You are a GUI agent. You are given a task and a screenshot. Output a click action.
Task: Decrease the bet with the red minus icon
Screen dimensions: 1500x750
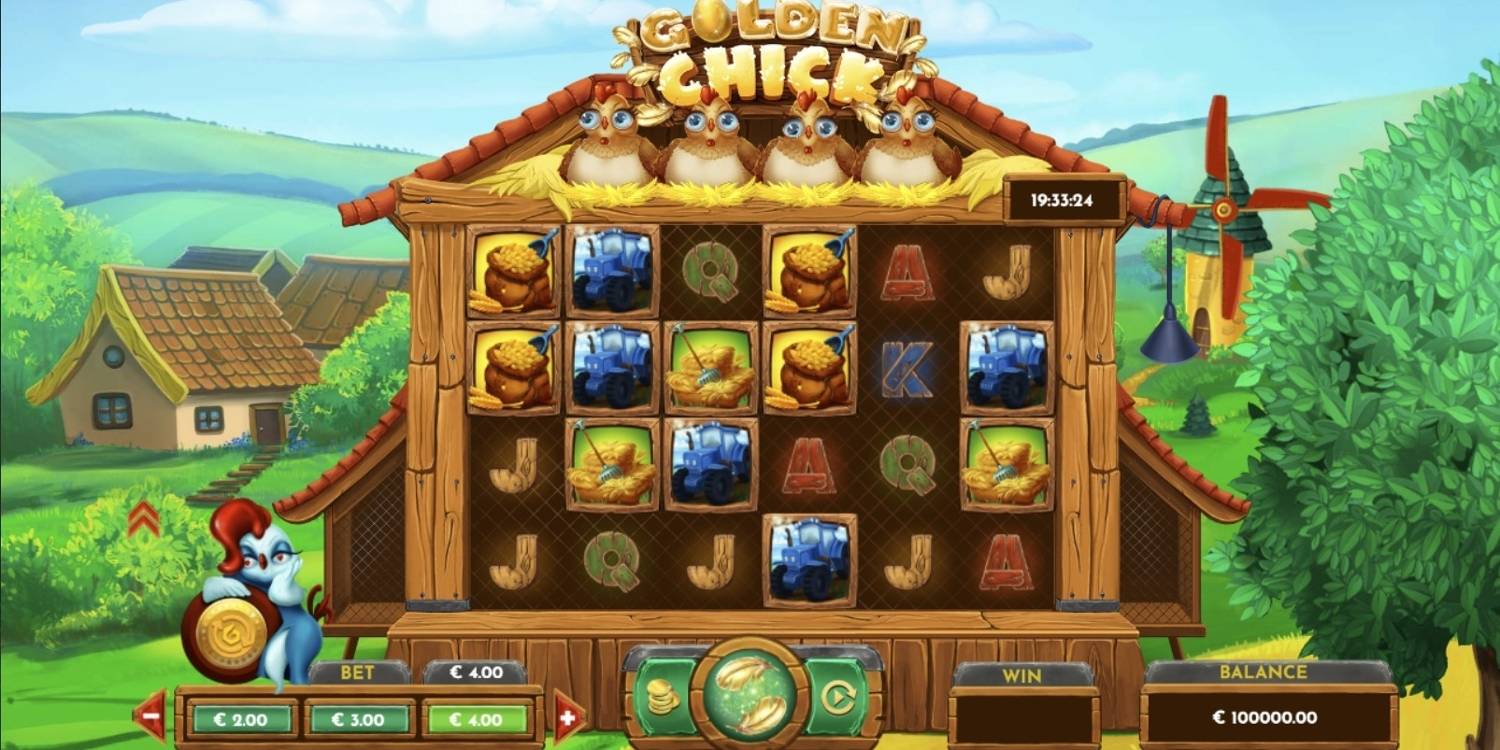coord(151,717)
